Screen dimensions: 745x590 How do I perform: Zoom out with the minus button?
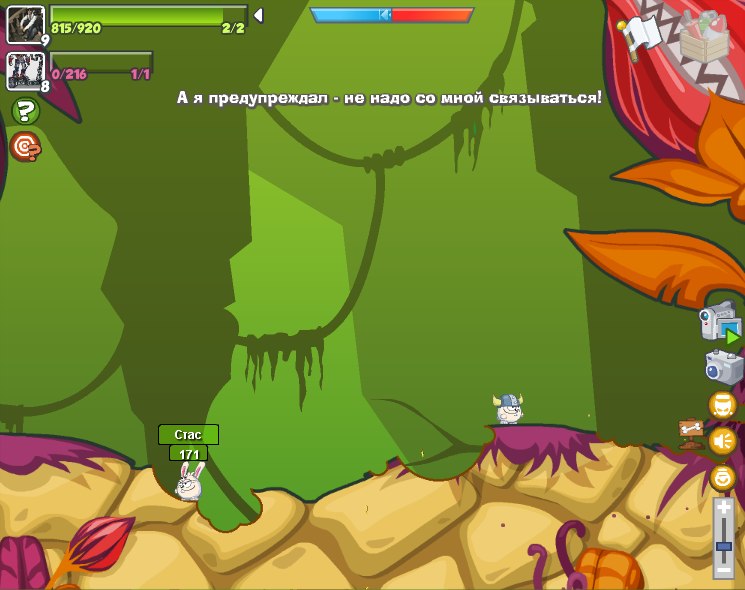point(723,569)
